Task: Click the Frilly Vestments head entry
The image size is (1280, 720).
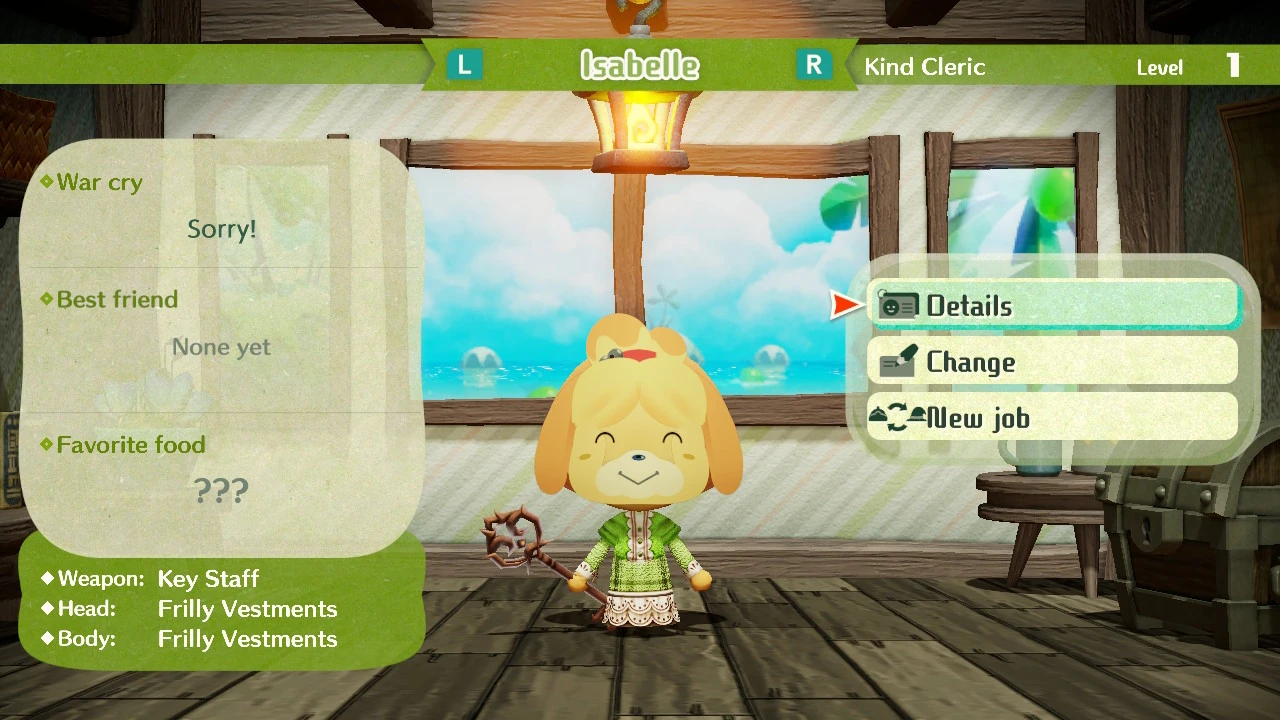Action: tap(247, 608)
